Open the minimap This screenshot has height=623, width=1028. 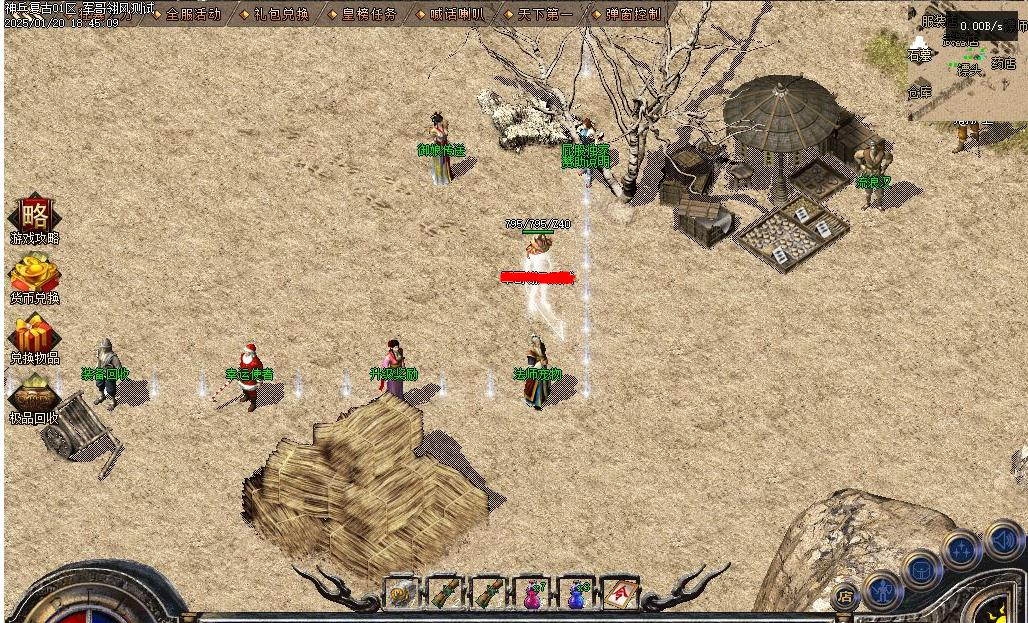pyautogui.click(x=970, y=60)
